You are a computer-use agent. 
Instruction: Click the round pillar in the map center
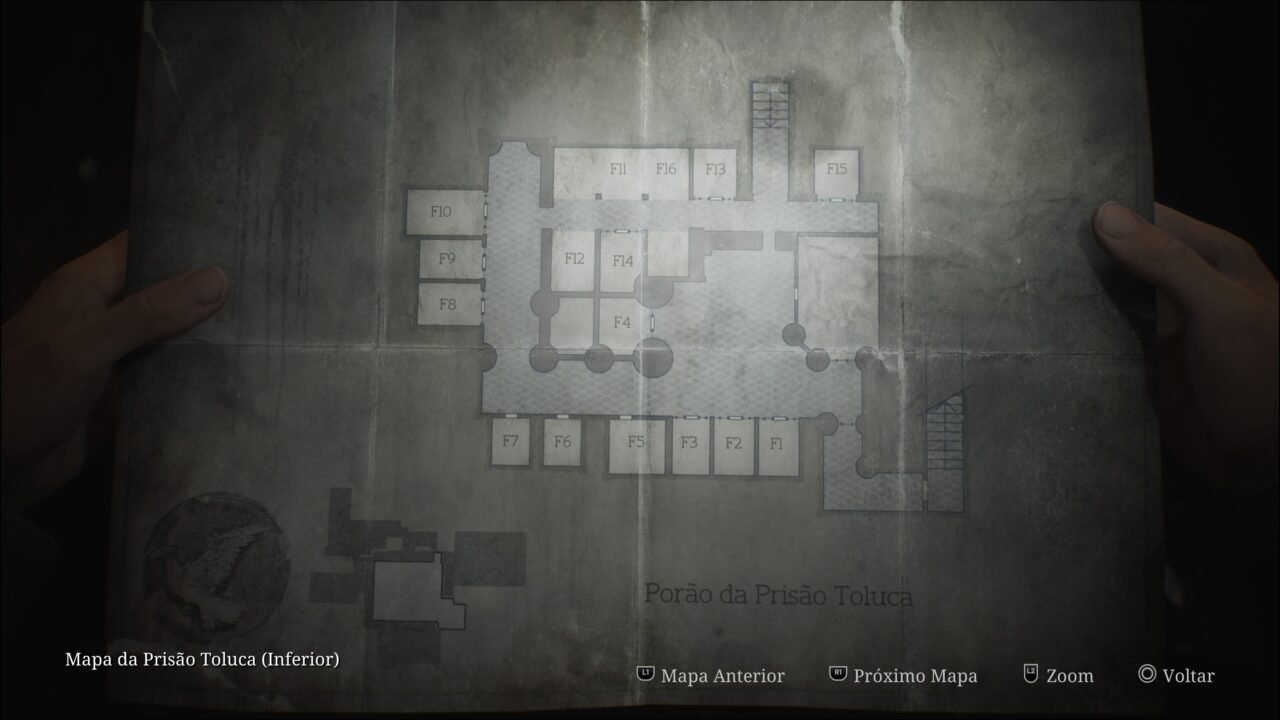coord(655,356)
